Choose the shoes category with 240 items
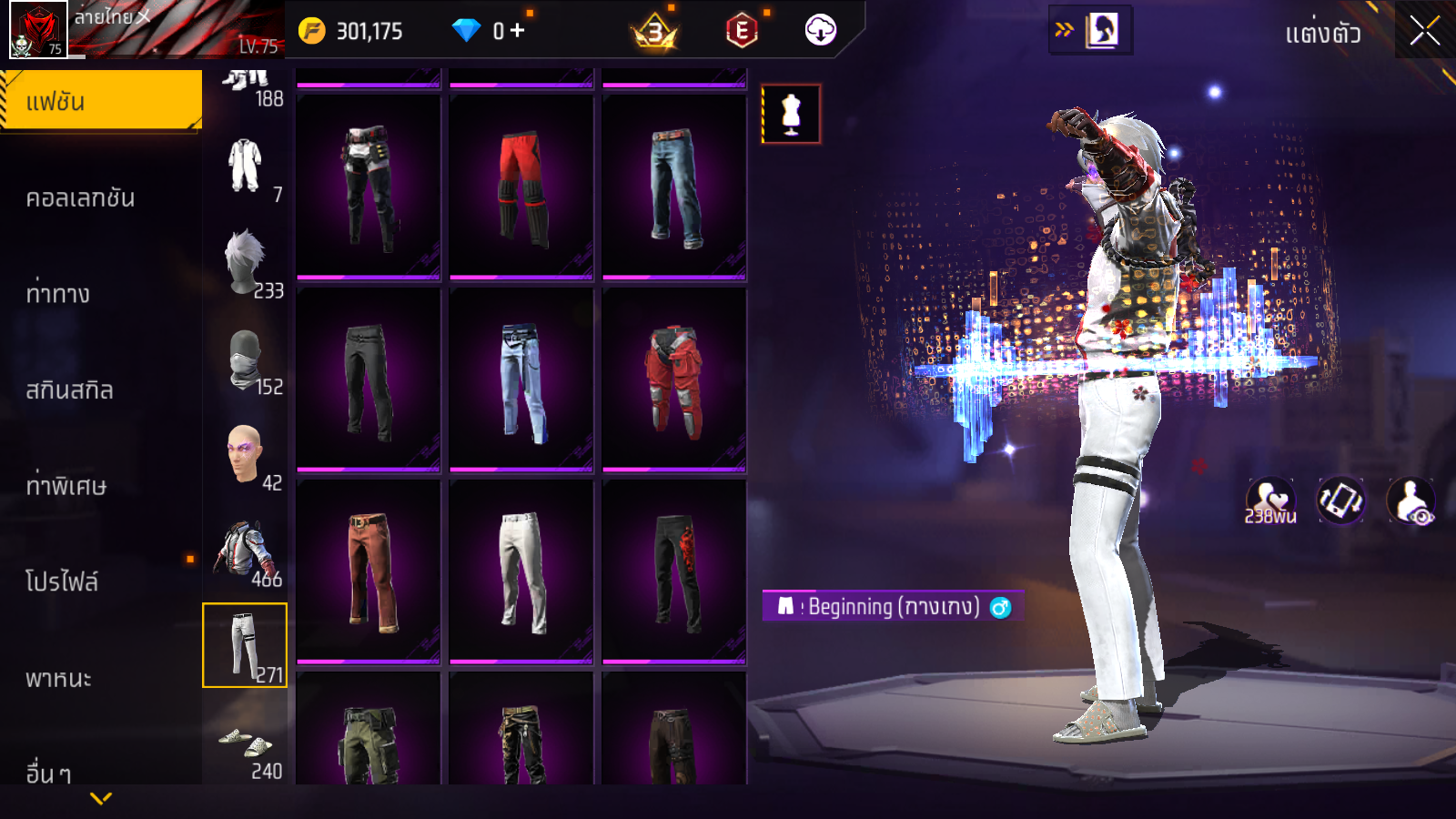Screen dimensions: 1456x819 [x=246, y=746]
